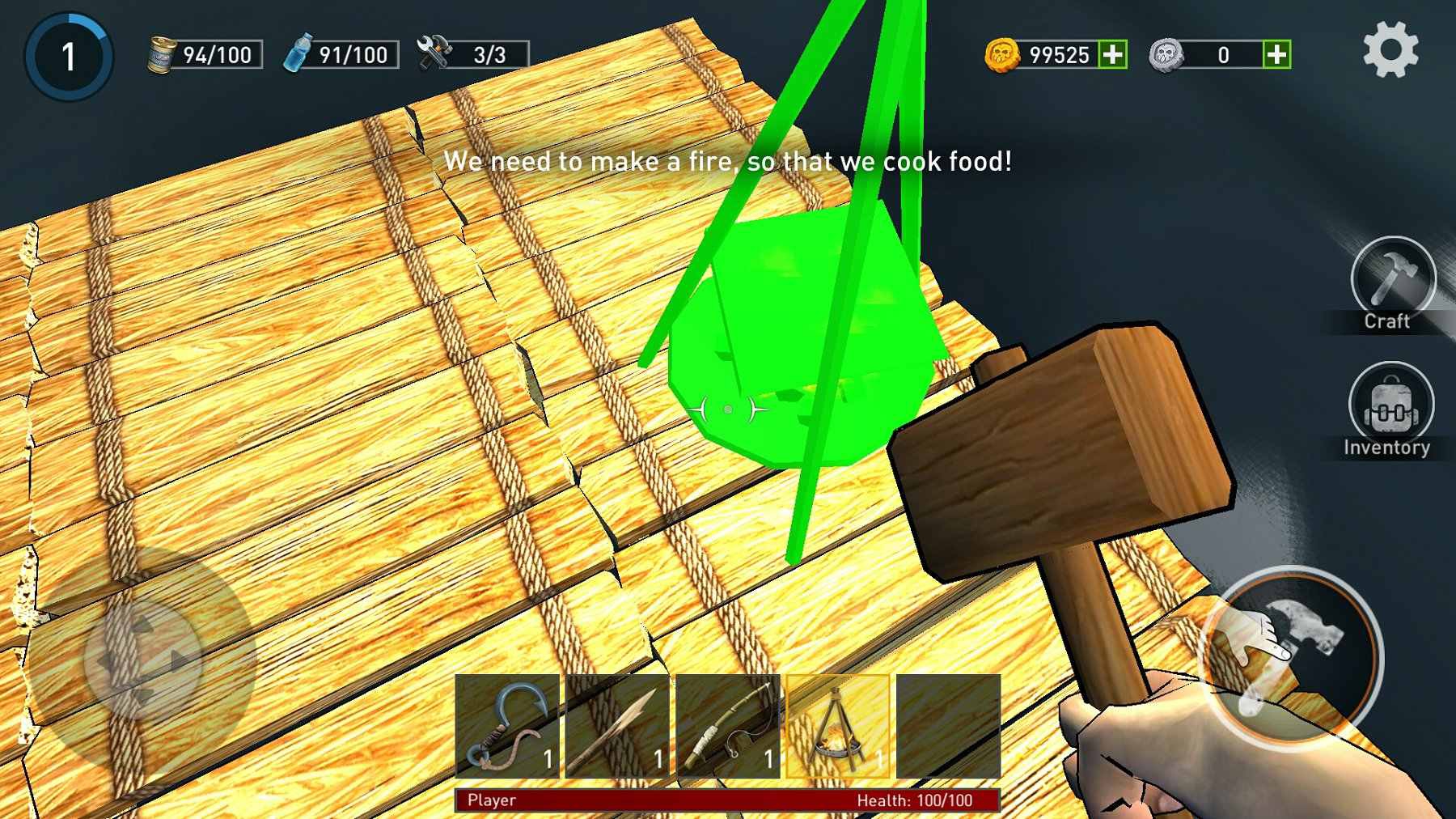Tap the hammer build action button

[1291, 654]
